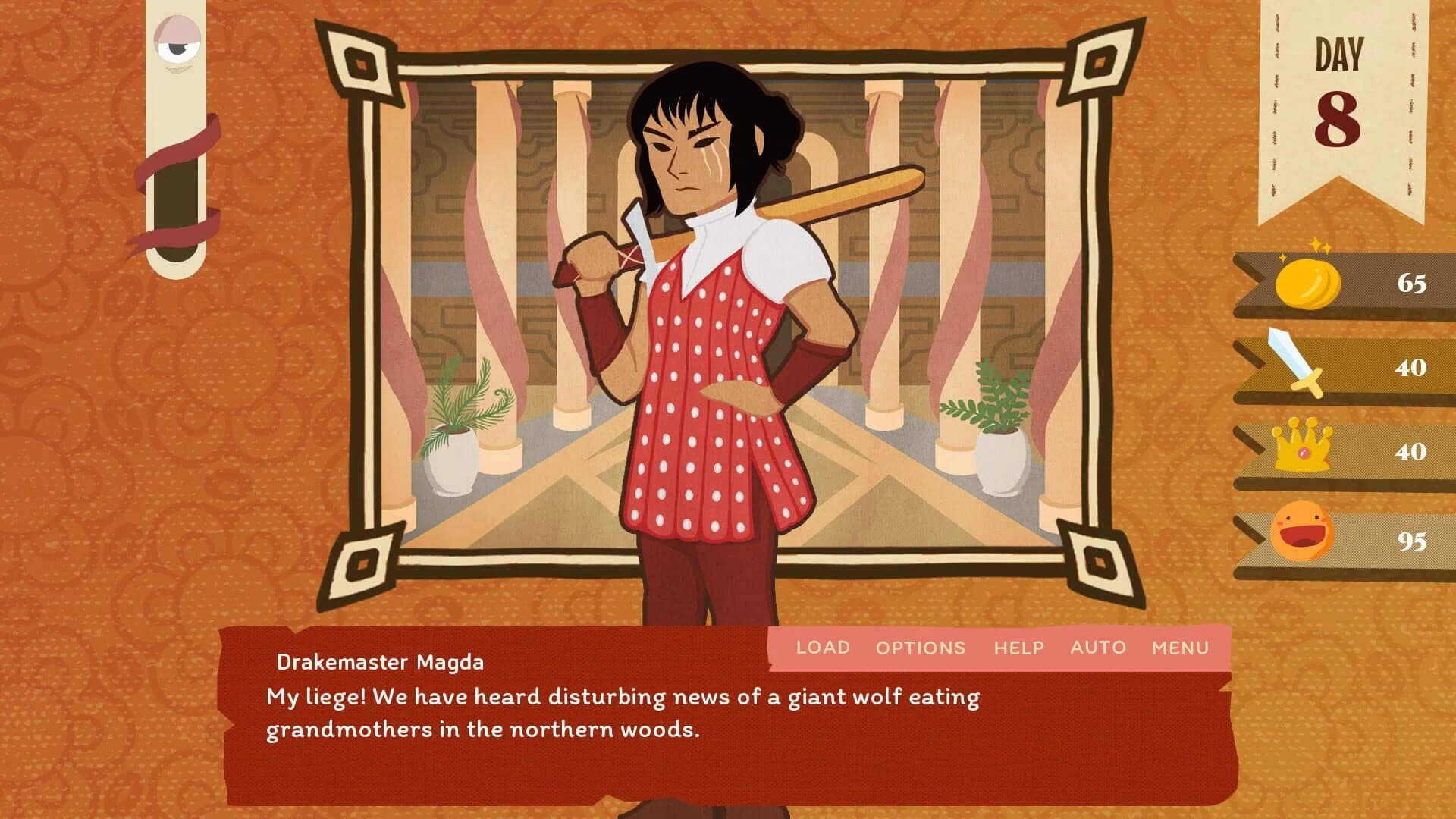Toggle AUTO dialogue advance
Viewport: 1456px width, 819px height.
1098,648
